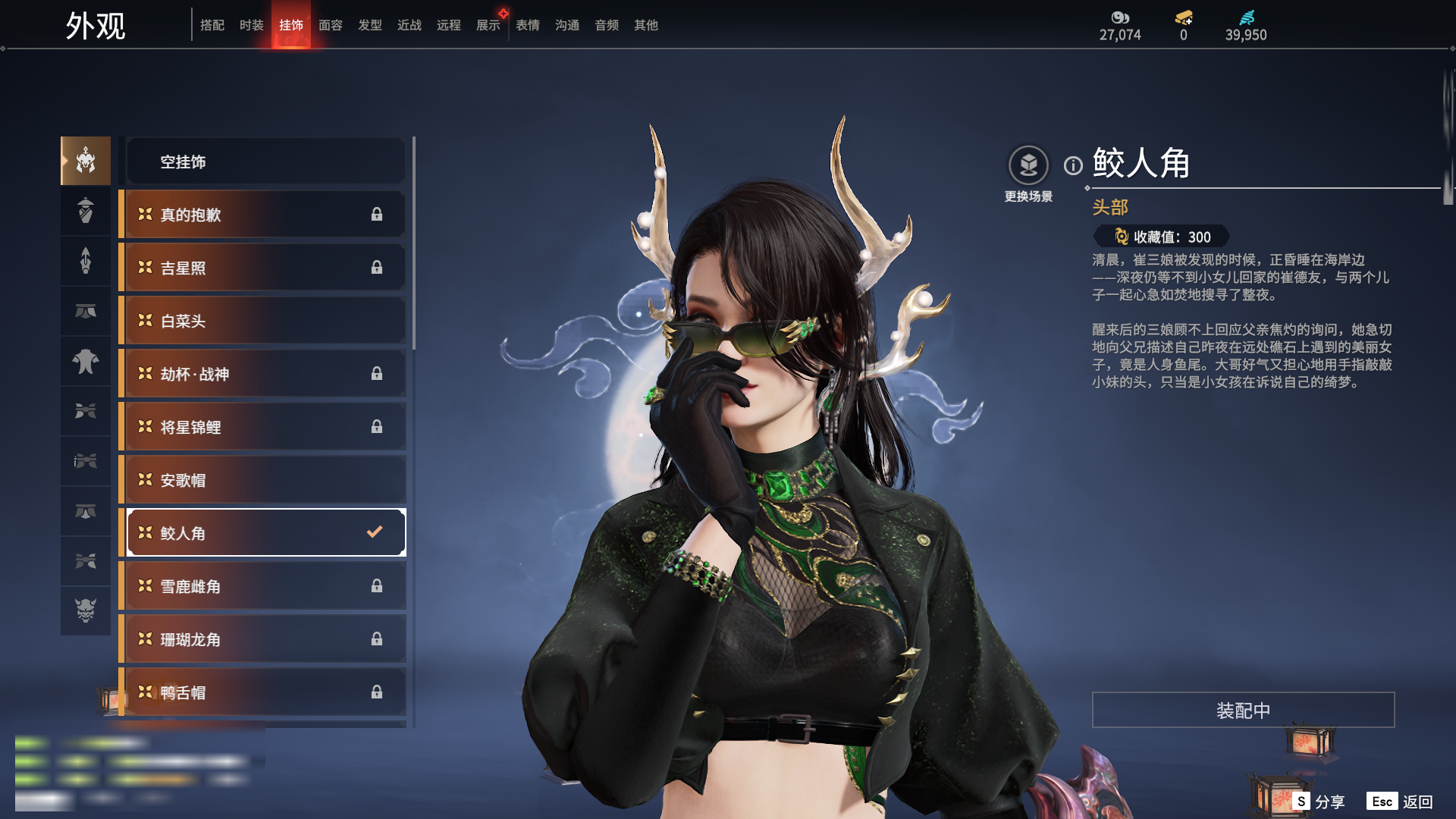Choose the 吉星照 accessory row
Viewport: 1456px width, 819px height.
click(x=265, y=268)
